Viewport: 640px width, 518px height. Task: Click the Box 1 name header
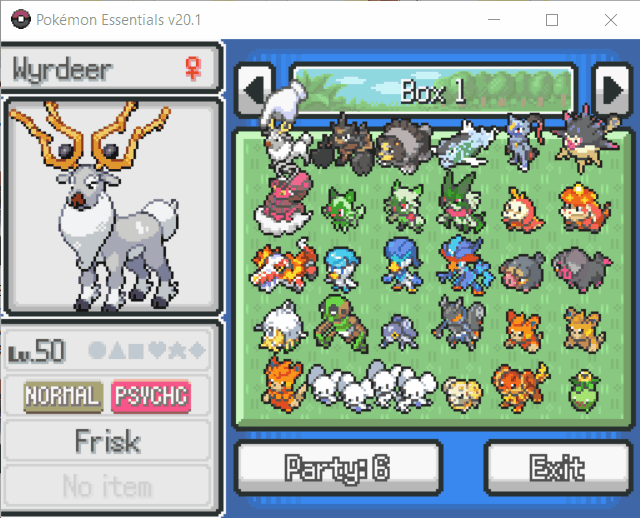432,91
